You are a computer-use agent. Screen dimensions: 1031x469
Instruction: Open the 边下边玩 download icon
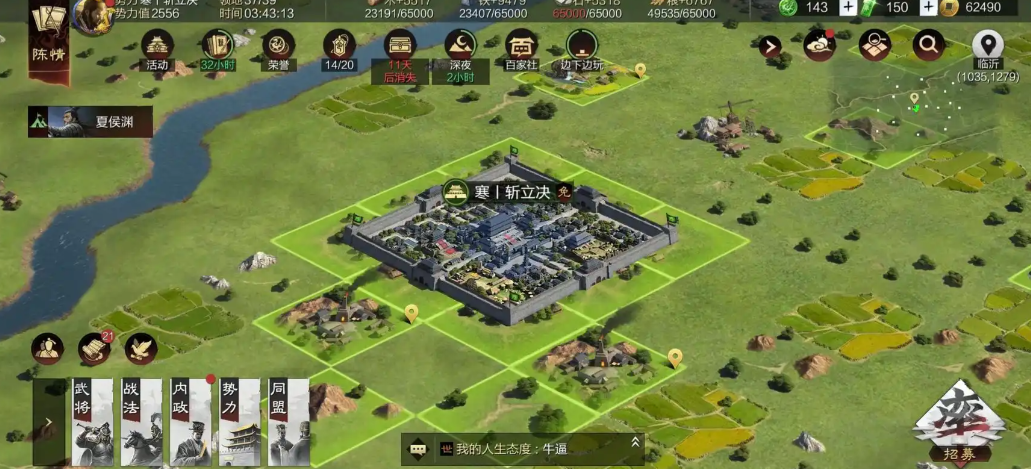581,48
